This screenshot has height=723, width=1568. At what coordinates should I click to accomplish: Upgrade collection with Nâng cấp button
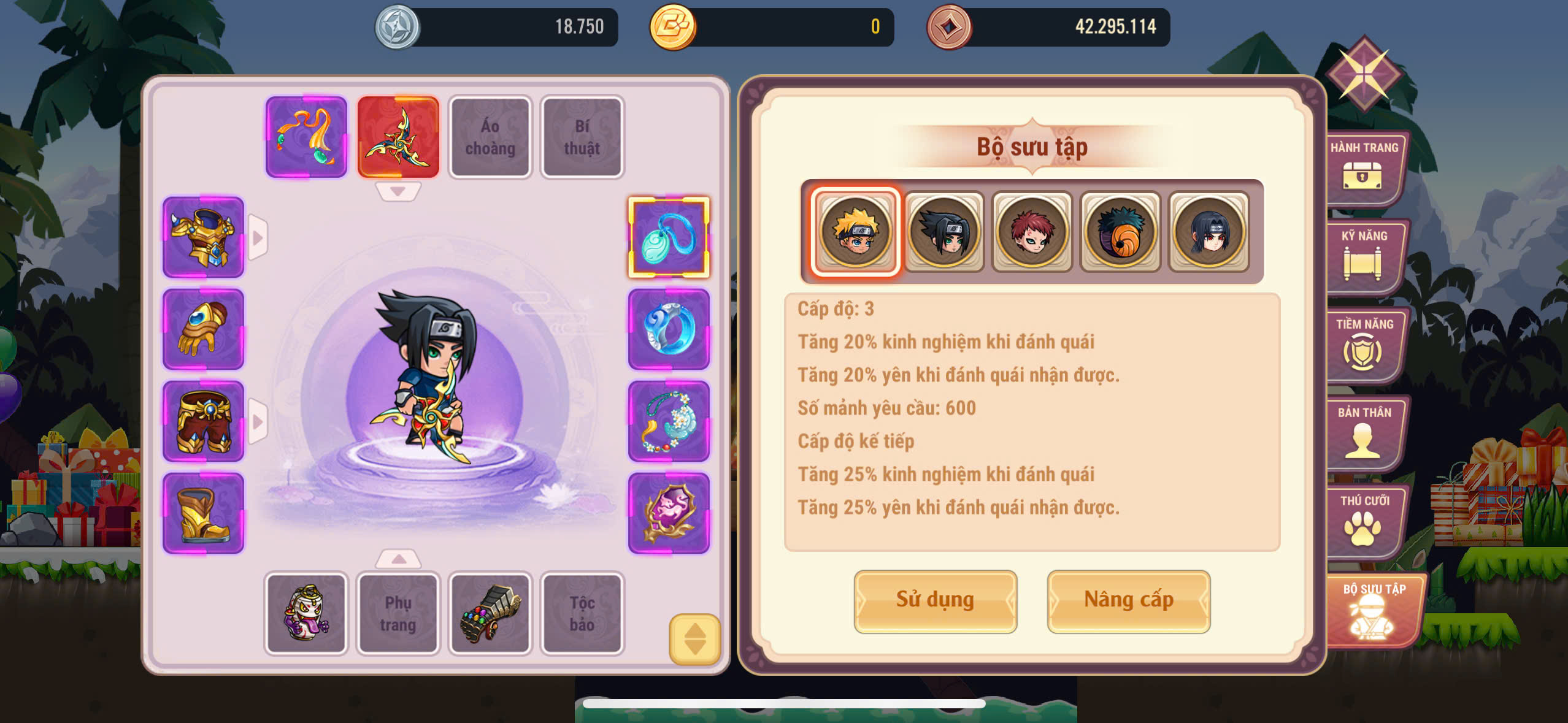click(1128, 600)
